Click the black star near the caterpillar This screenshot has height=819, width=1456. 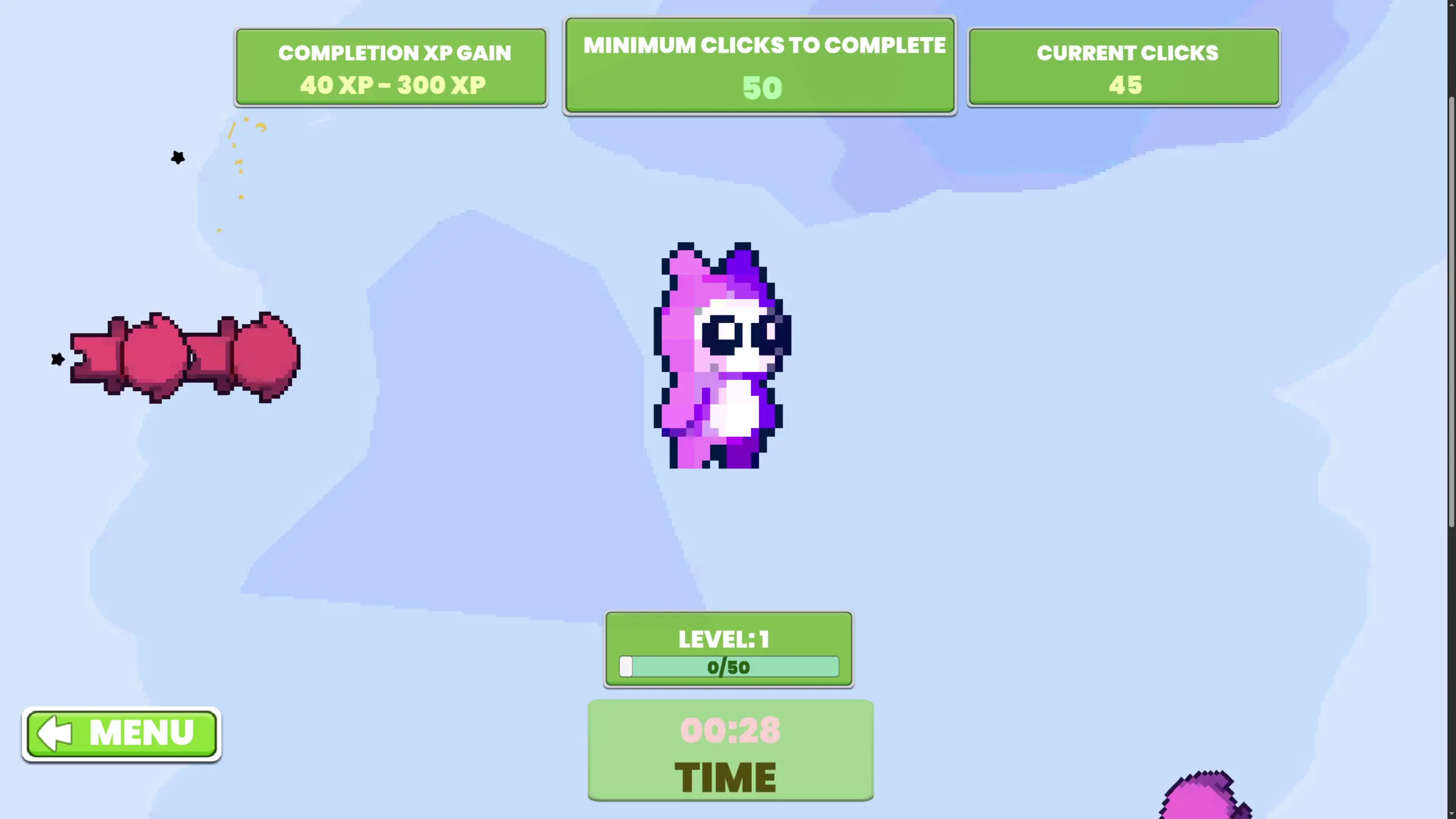click(57, 359)
